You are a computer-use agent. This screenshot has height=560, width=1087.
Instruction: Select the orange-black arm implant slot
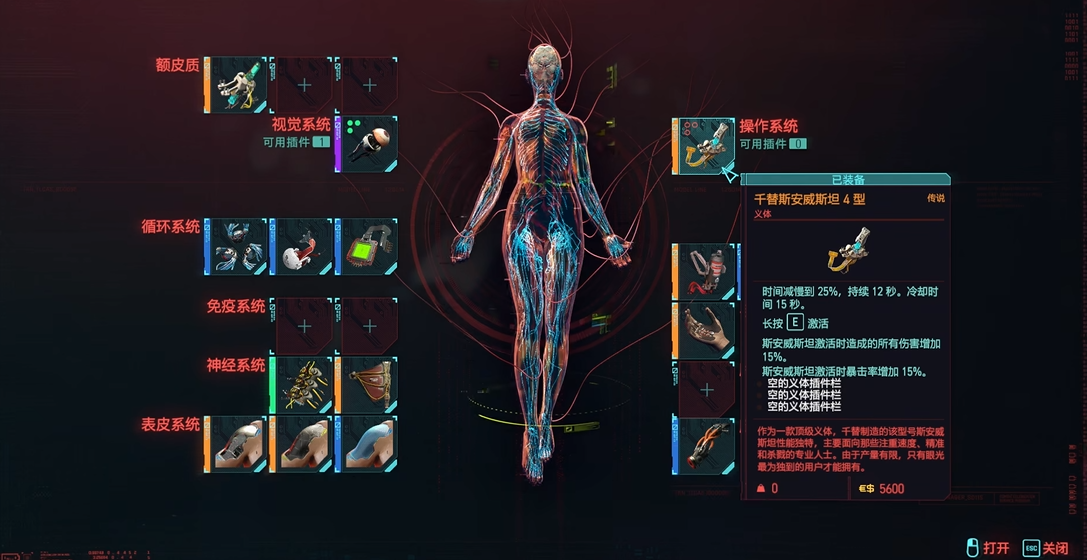click(x=707, y=446)
